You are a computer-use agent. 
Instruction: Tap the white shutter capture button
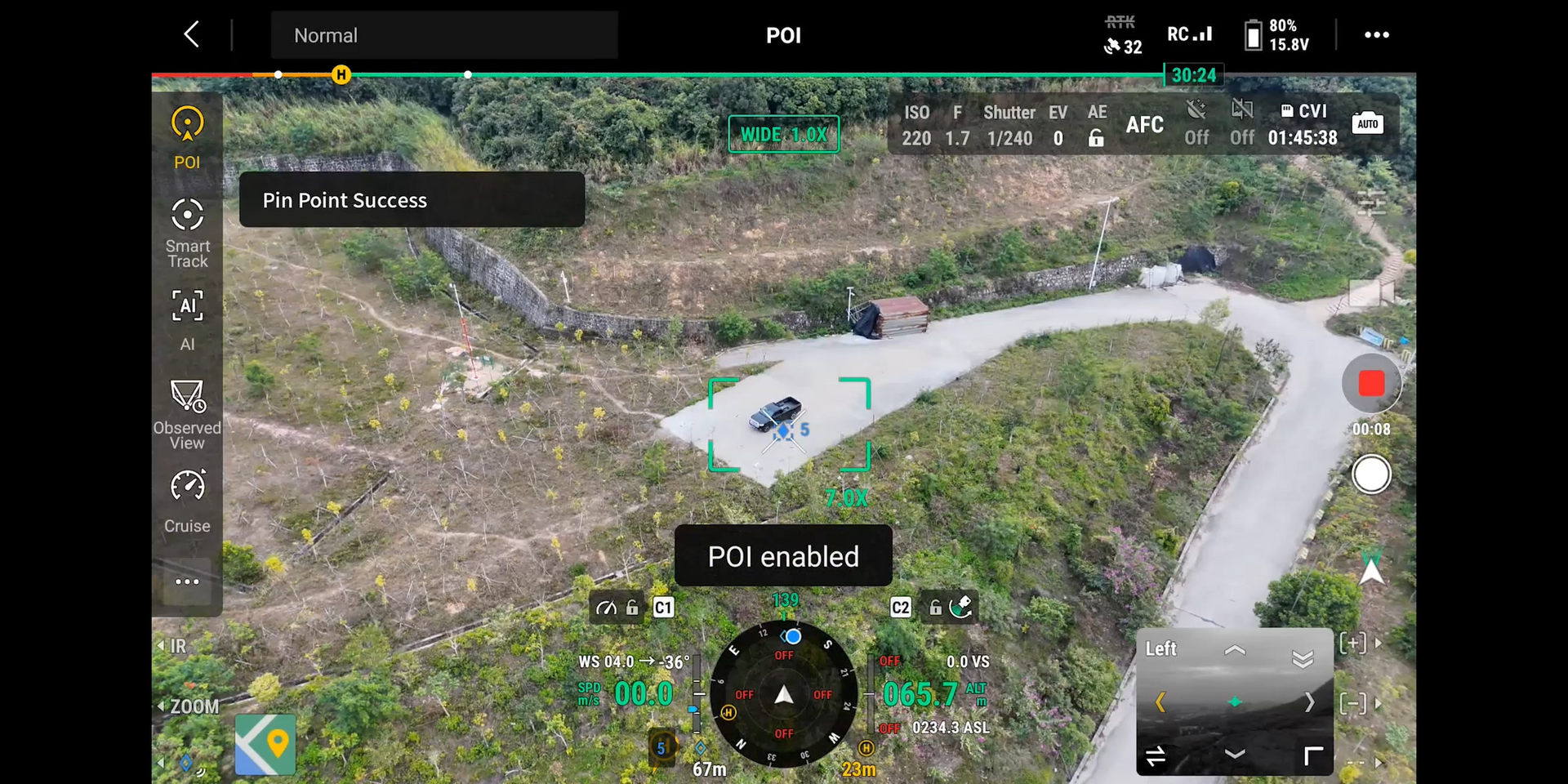(x=1370, y=474)
